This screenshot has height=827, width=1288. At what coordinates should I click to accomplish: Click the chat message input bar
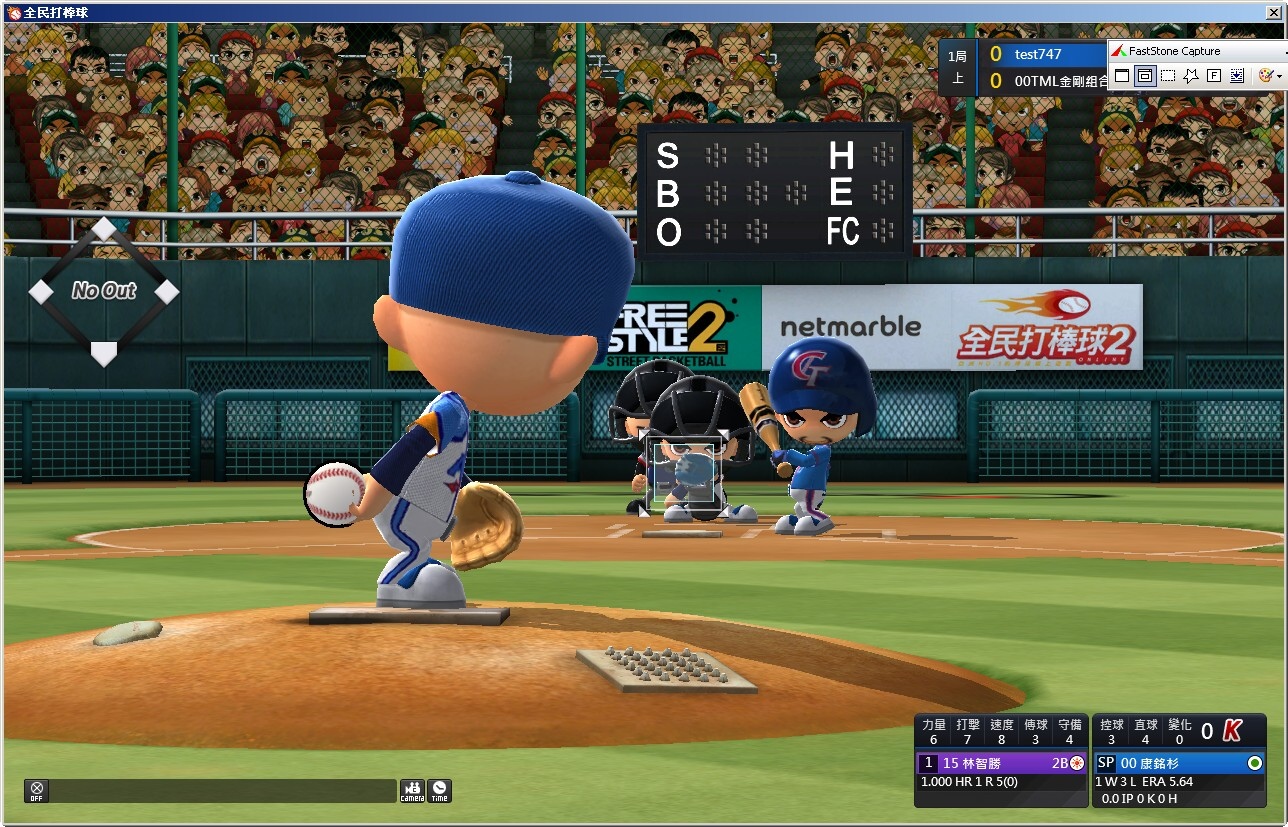click(223, 791)
